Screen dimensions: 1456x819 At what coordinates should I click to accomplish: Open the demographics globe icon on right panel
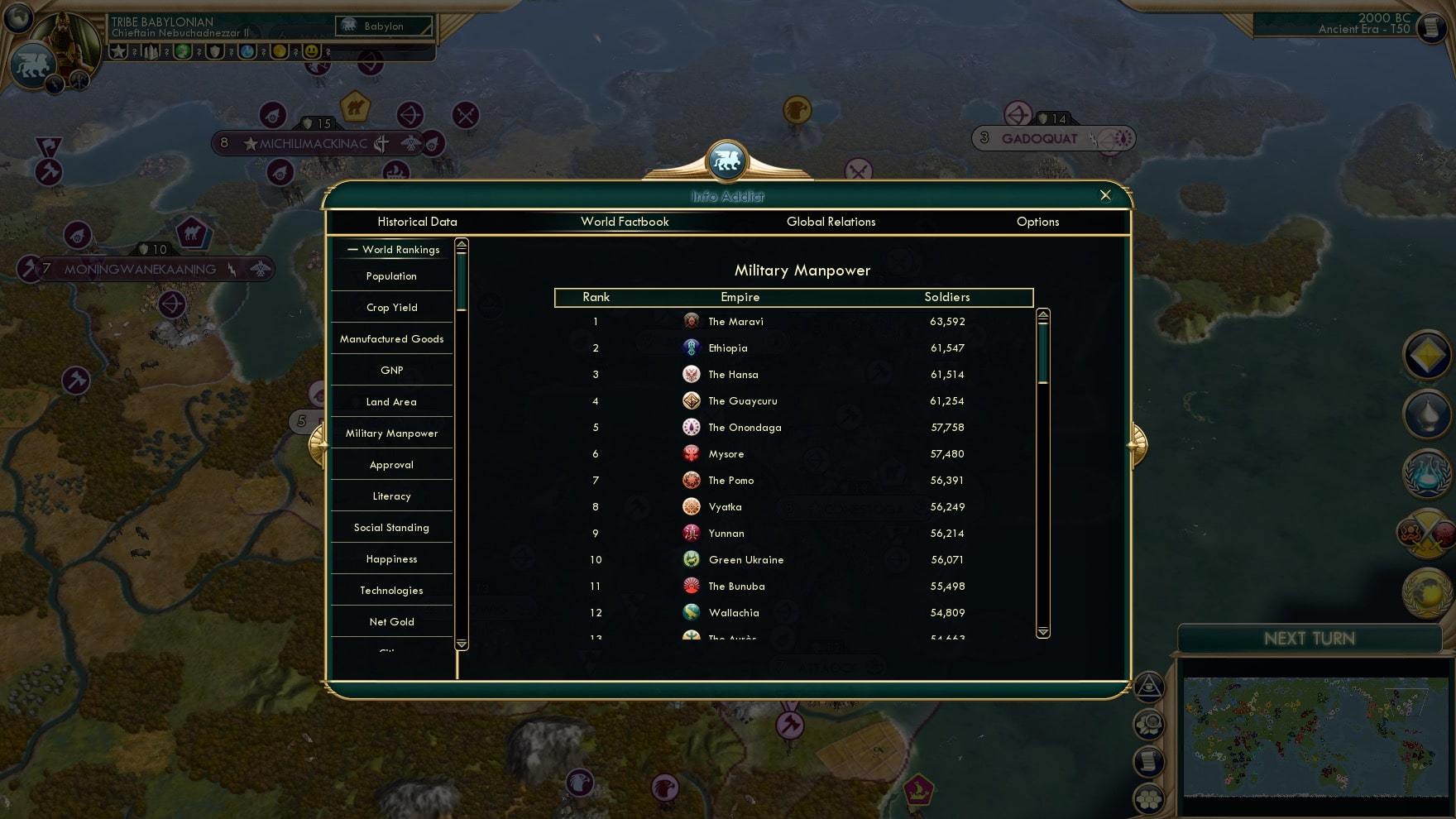[x=1427, y=592]
